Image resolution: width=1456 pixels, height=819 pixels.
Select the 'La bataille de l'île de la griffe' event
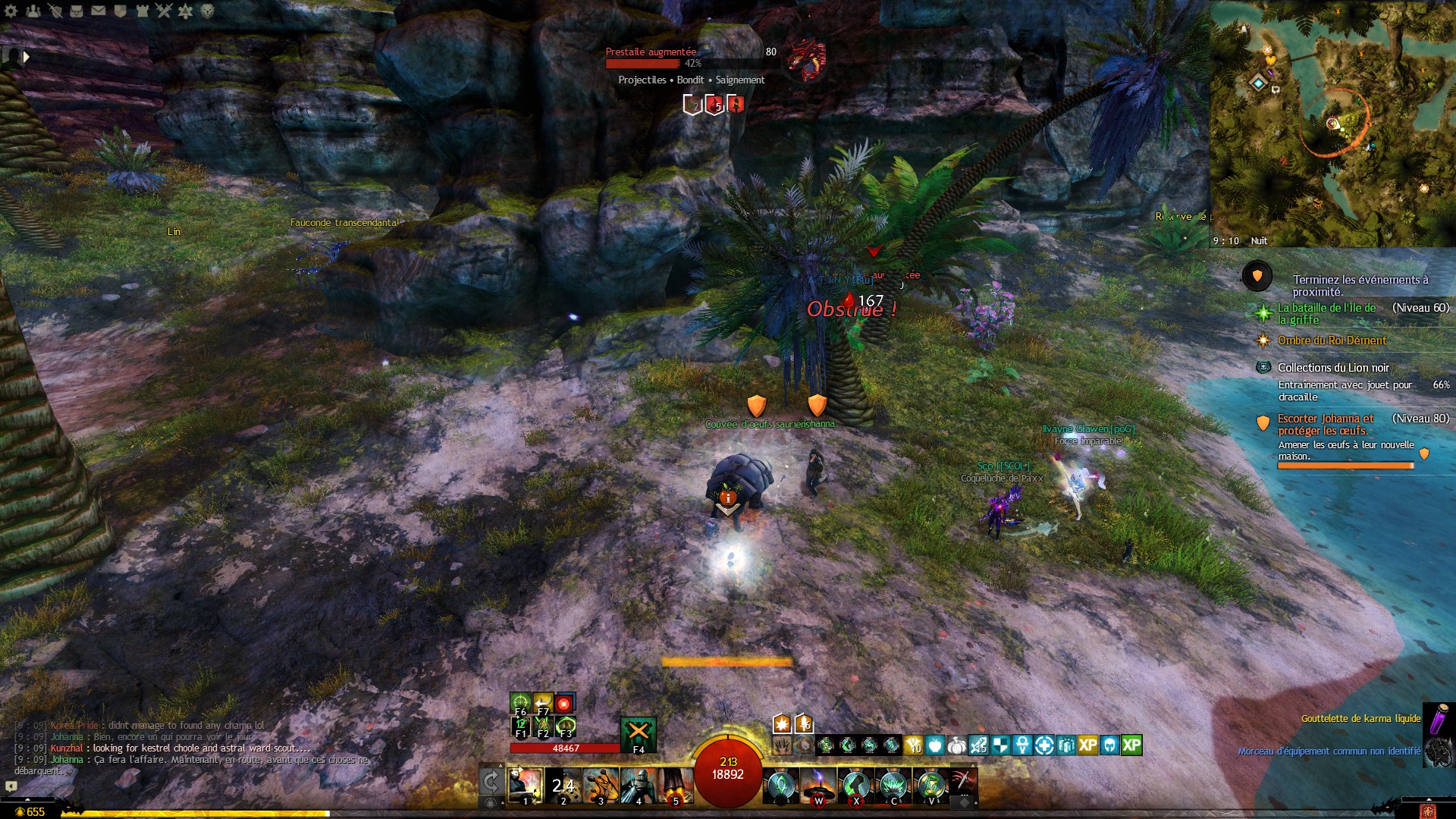(x=1326, y=313)
